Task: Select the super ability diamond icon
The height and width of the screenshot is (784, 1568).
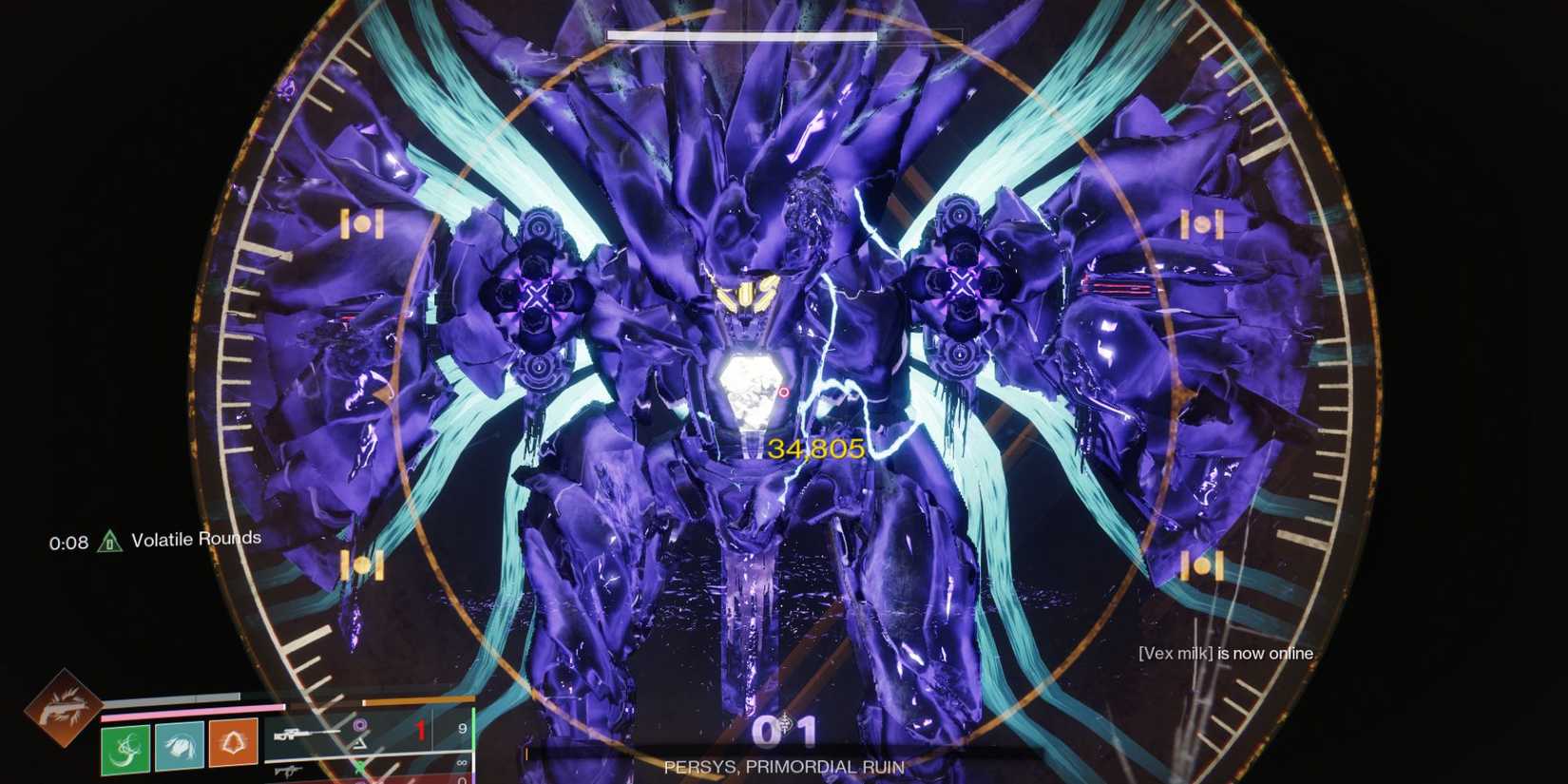Action: point(65,710)
